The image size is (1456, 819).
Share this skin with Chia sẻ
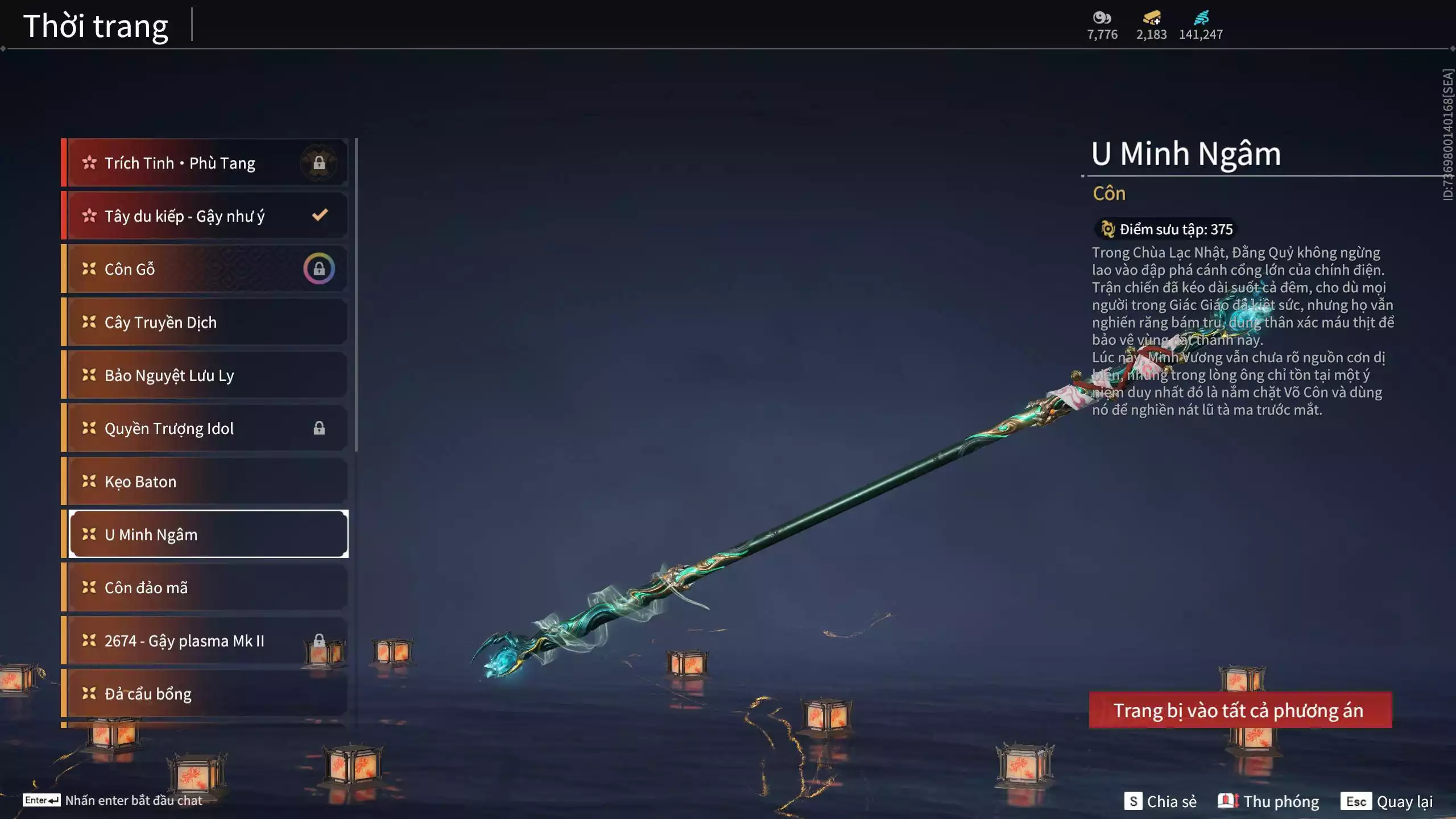point(1160,801)
